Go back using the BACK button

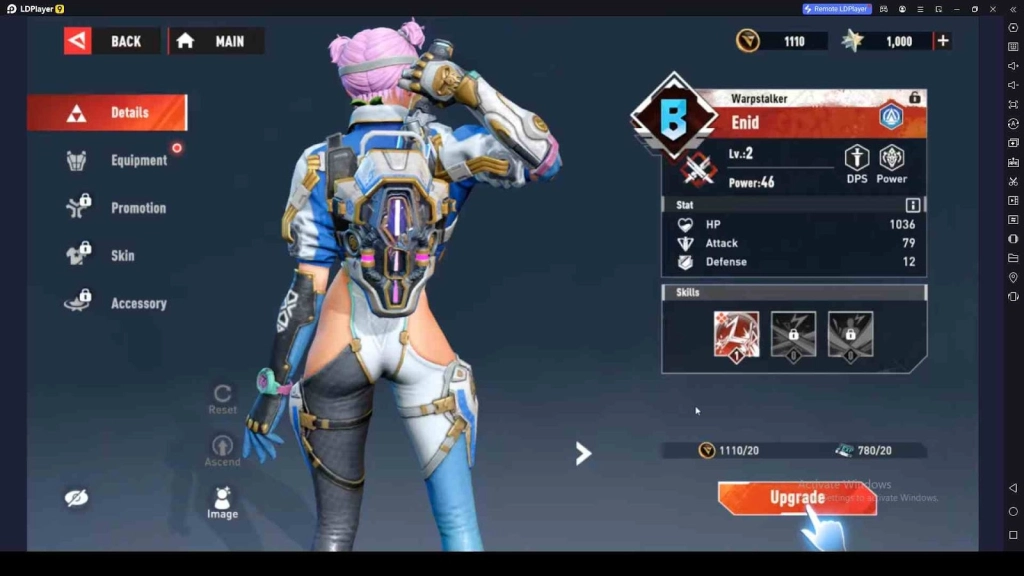pos(111,41)
